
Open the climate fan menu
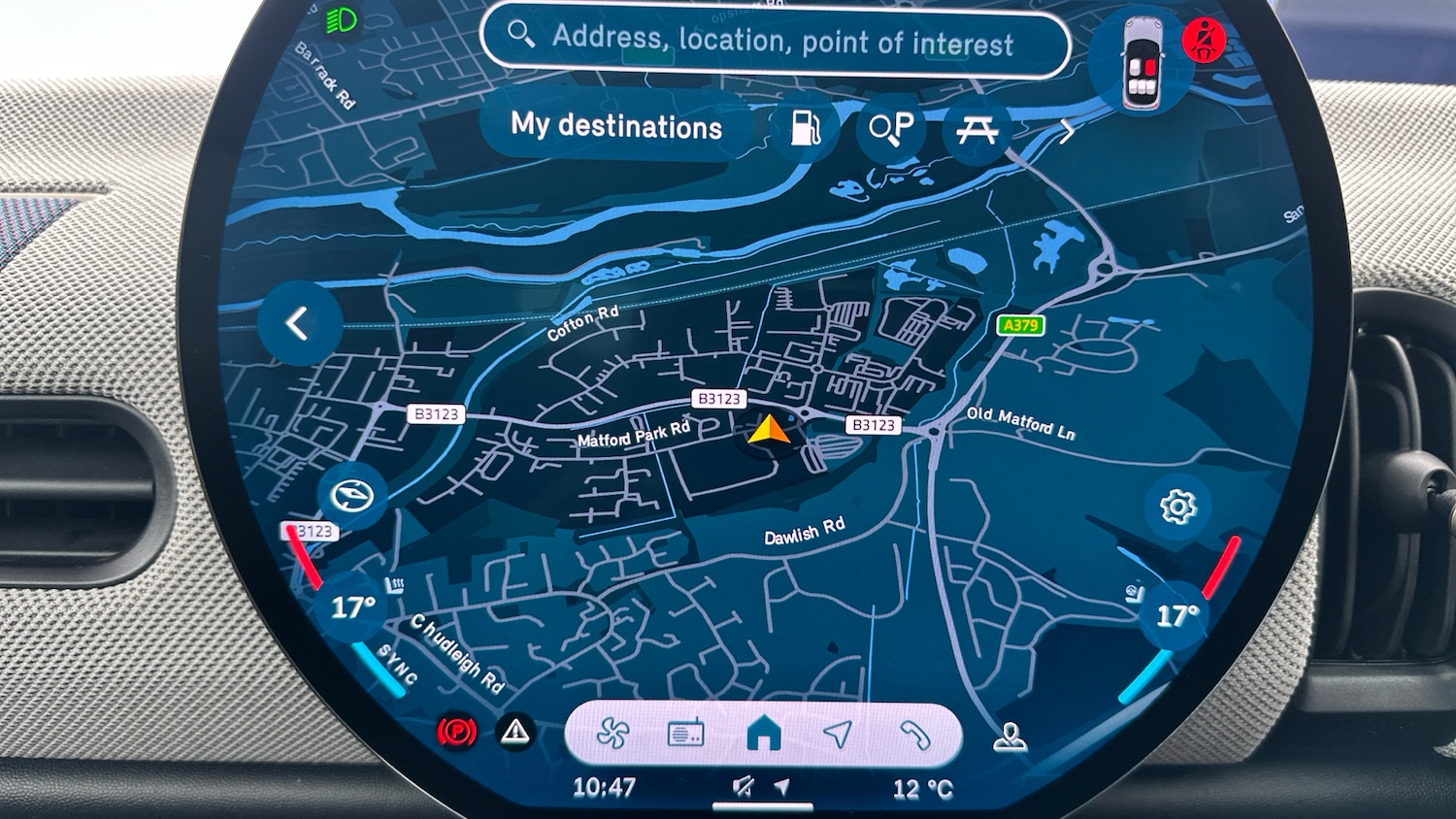click(612, 734)
